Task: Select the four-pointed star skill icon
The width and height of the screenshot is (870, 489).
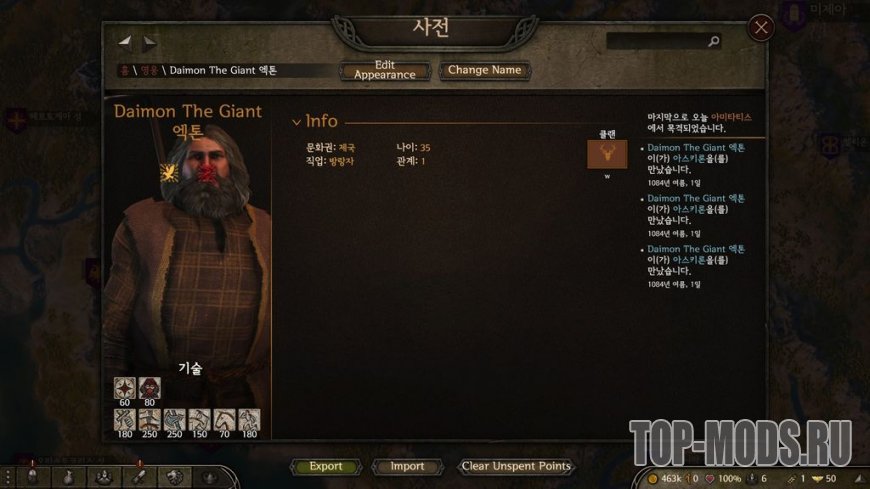Action: 124,387
